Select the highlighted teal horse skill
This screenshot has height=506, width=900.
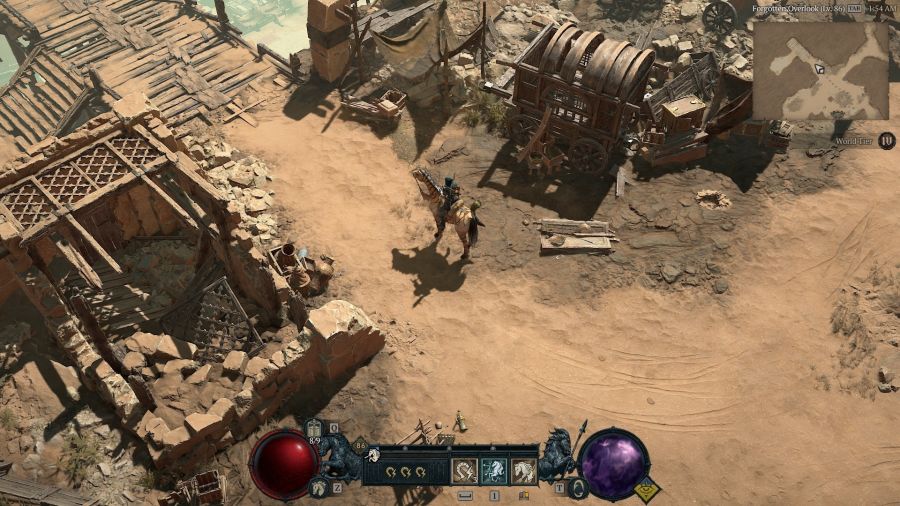[493, 471]
